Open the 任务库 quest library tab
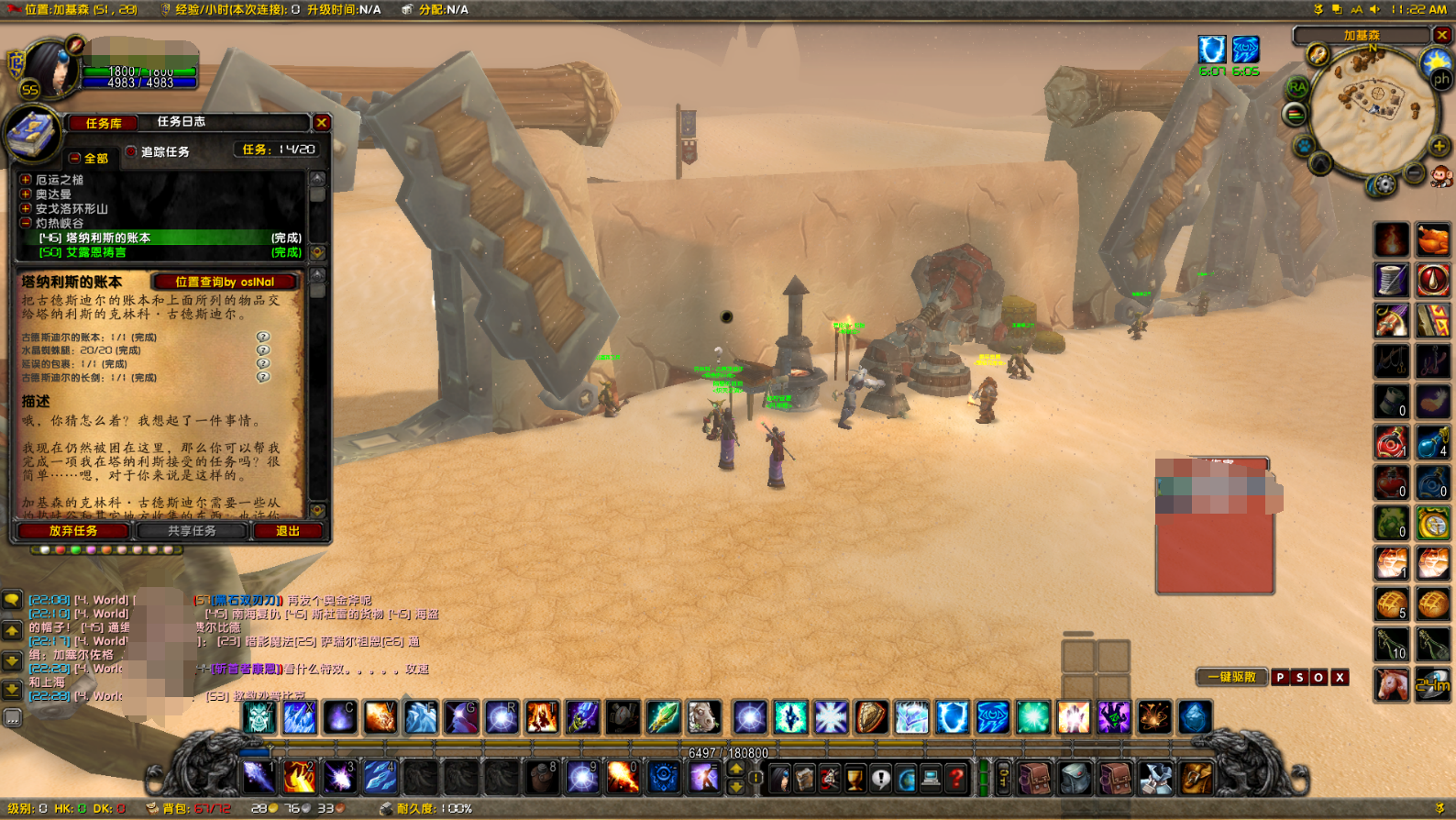This screenshot has height=820, width=1456. tap(103, 123)
